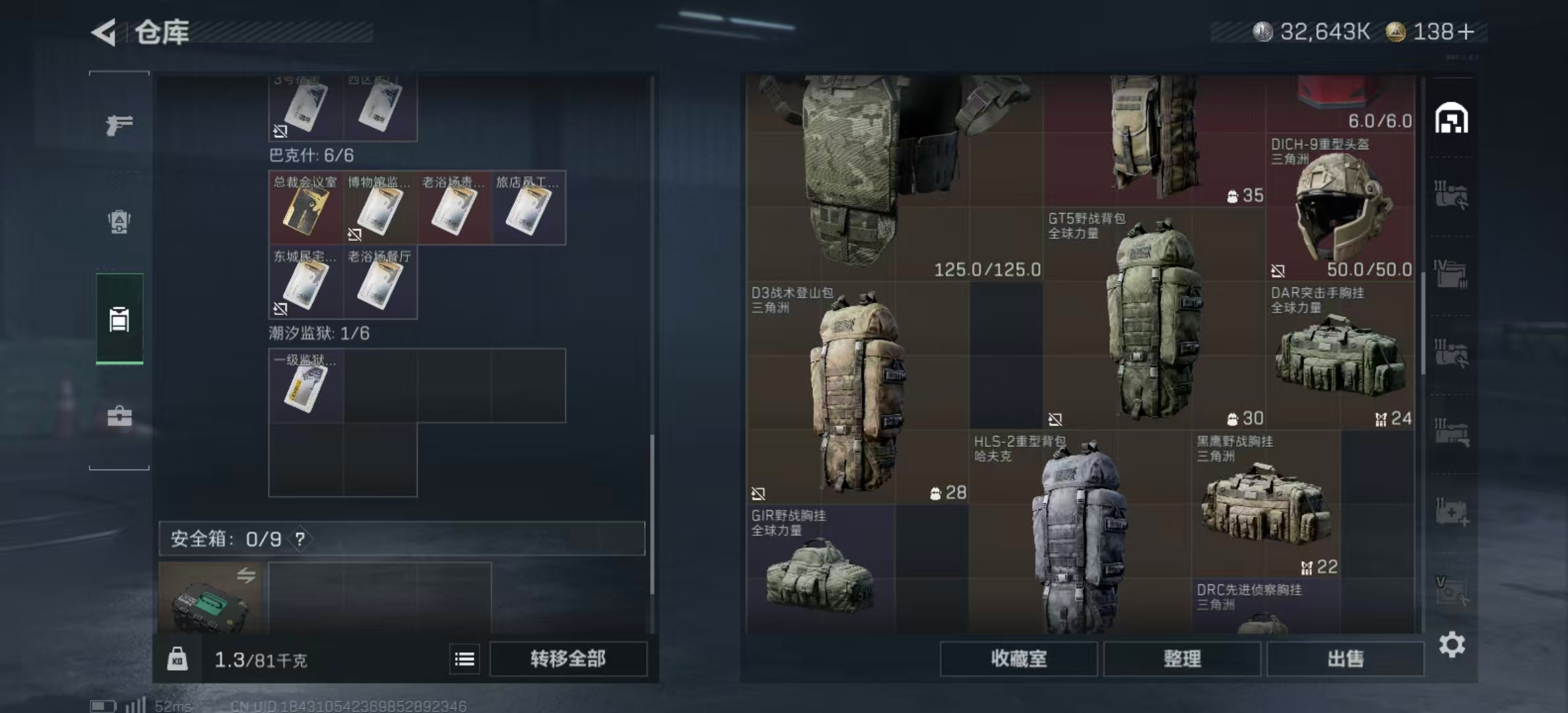
Task: Select the tier II medical category icon on right sidebar
Action: (1452, 509)
